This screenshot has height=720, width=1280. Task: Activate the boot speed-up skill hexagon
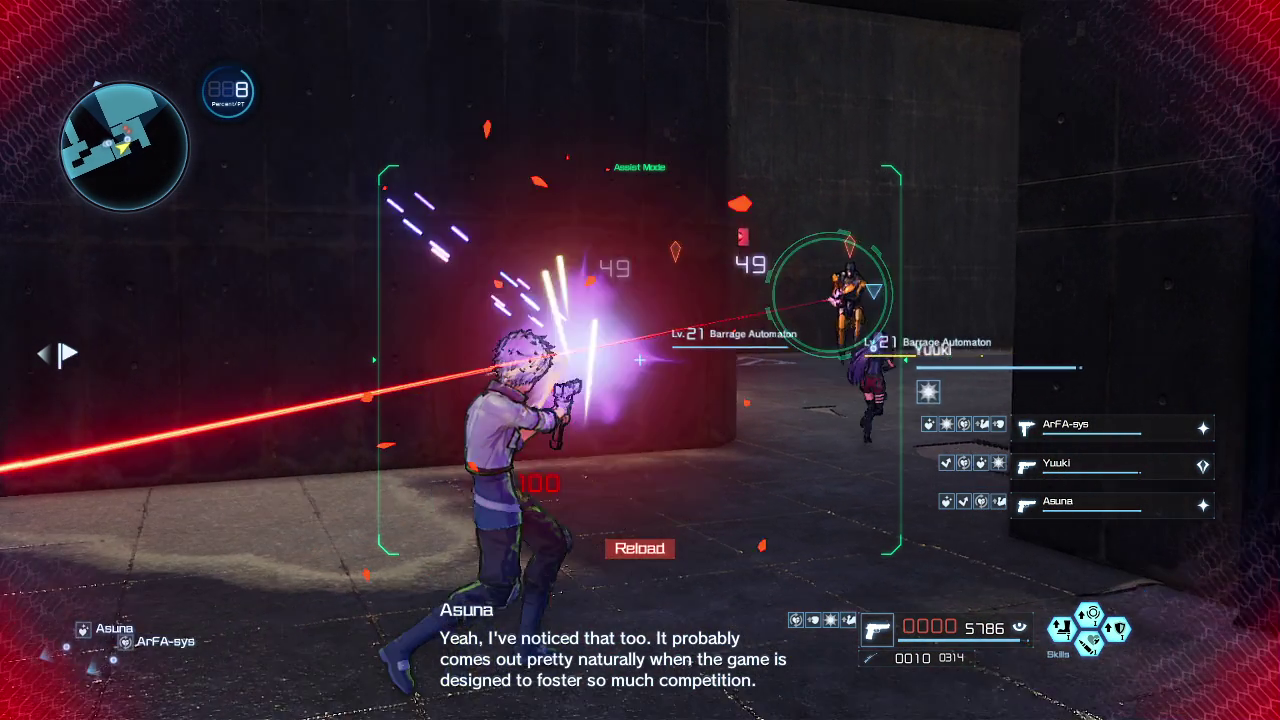coord(1061,629)
